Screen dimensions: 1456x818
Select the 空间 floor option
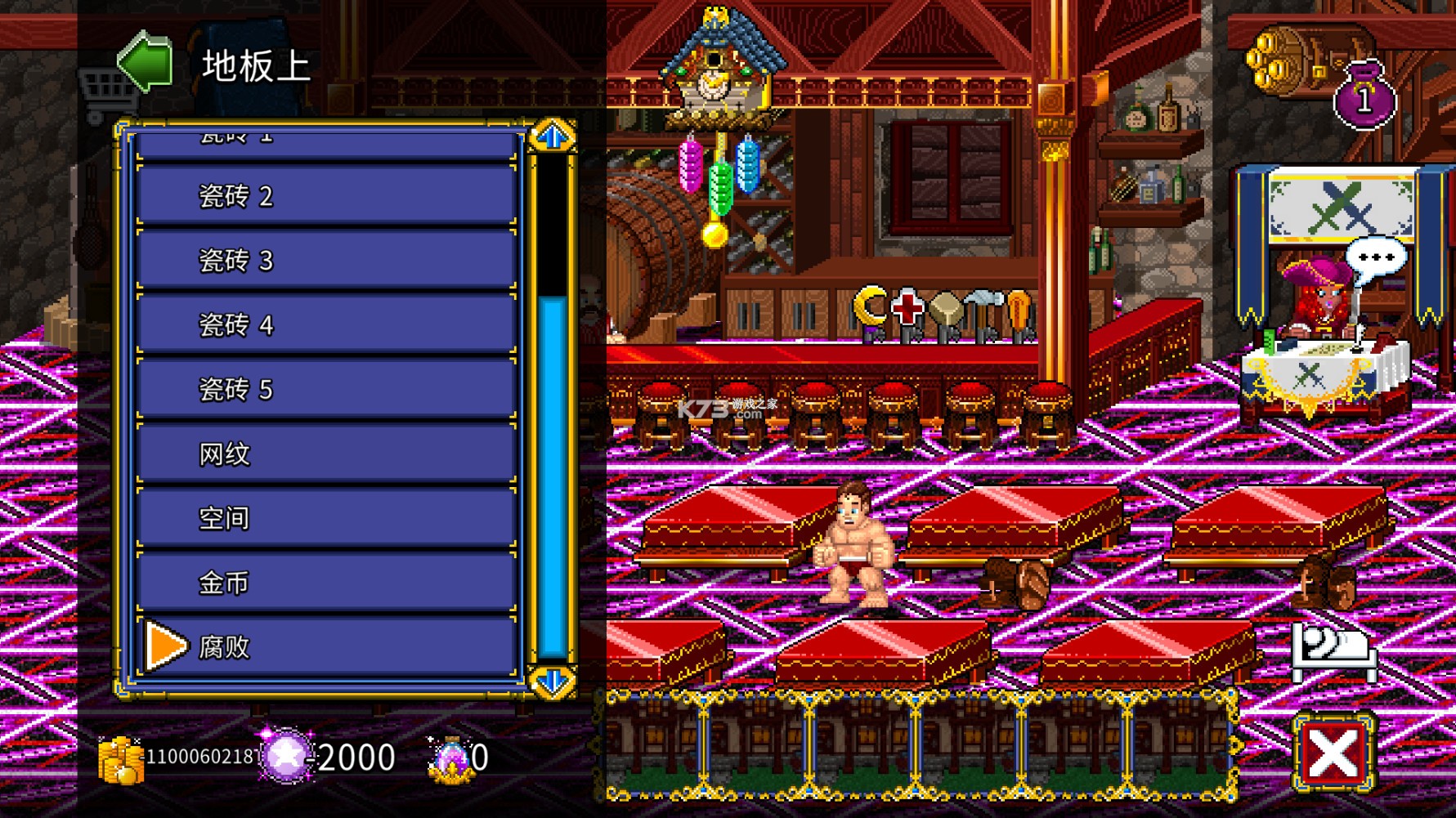(327, 519)
